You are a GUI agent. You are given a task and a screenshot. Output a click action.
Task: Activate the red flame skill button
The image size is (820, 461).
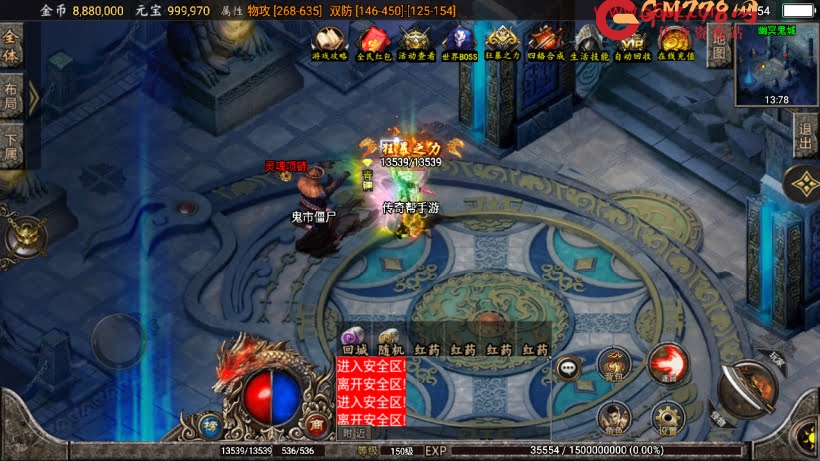[666, 364]
